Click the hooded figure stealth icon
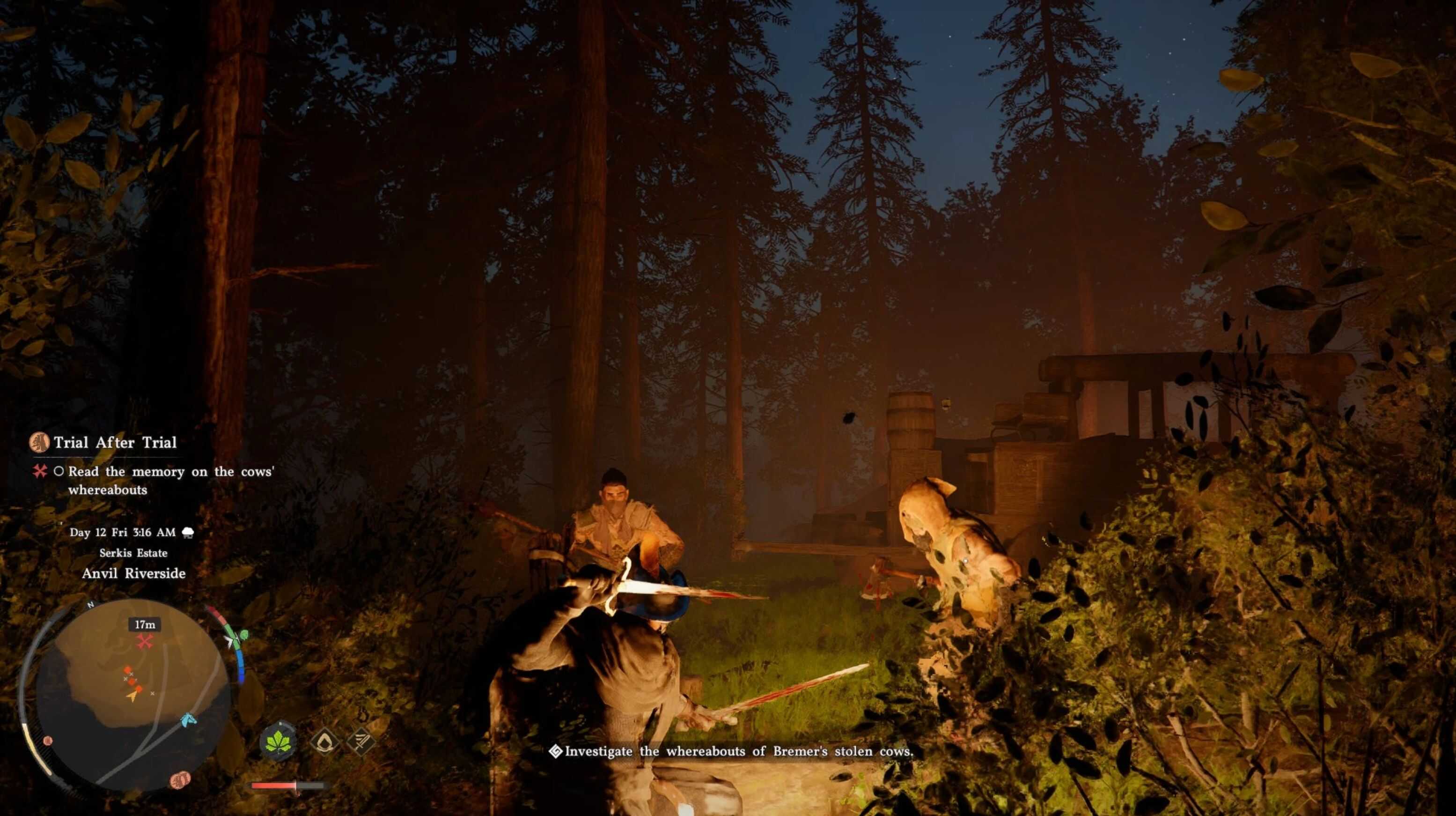The width and height of the screenshot is (1456, 816). 324,741
